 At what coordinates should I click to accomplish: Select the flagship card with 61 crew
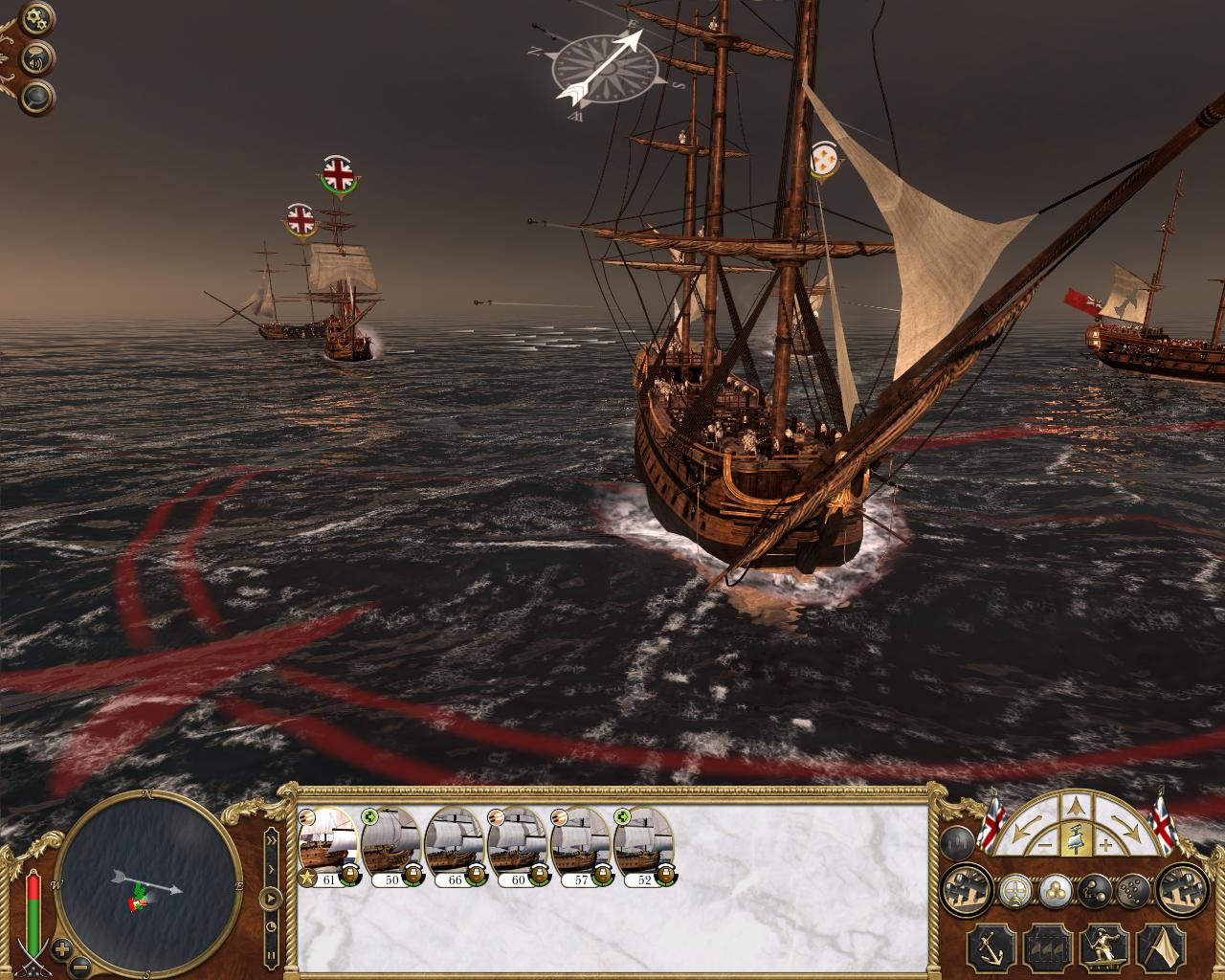point(328,849)
